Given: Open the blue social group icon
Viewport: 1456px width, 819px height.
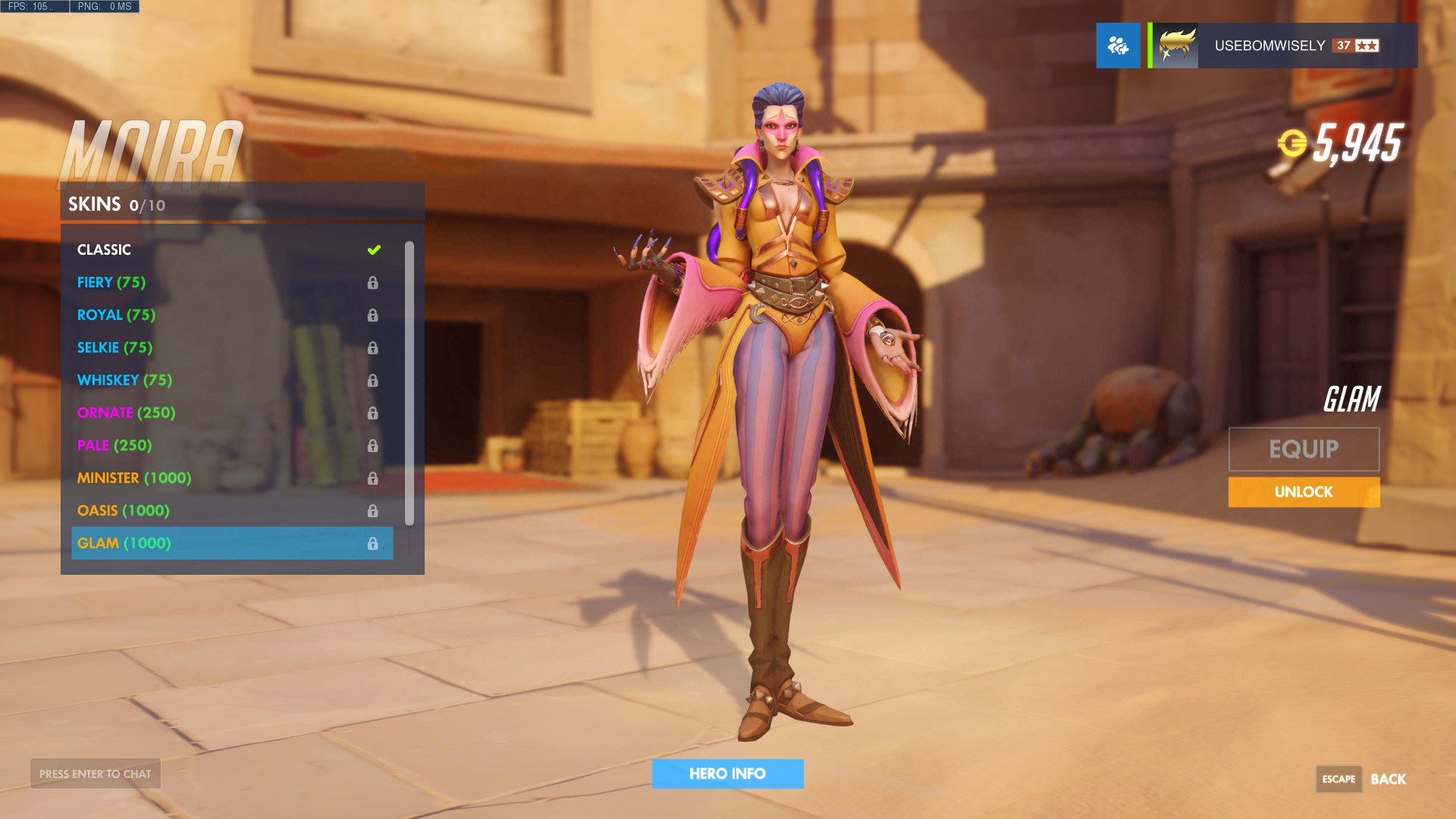Looking at the screenshot, I should click(x=1118, y=45).
